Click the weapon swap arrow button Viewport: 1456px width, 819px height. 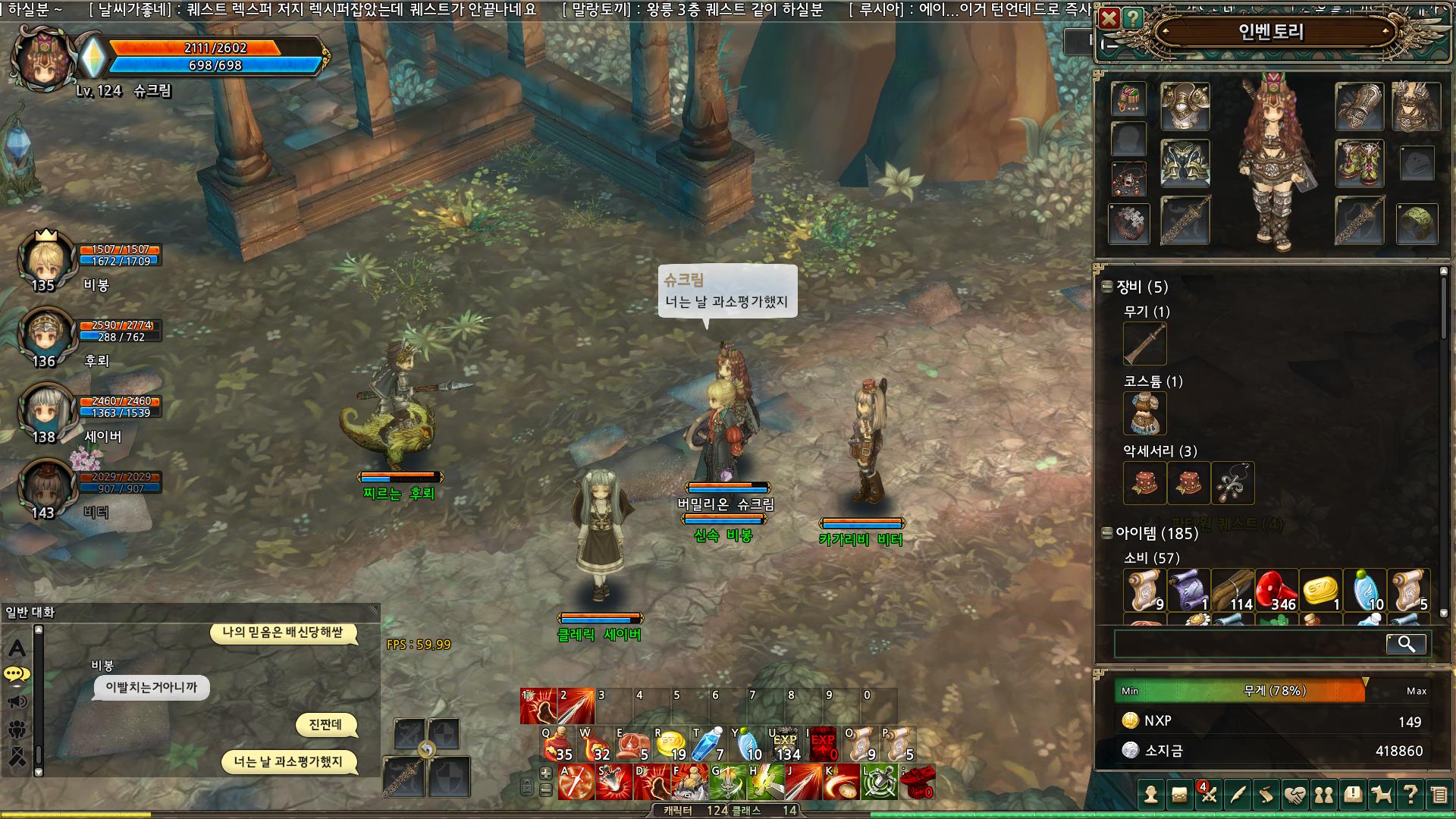coord(427,750)
